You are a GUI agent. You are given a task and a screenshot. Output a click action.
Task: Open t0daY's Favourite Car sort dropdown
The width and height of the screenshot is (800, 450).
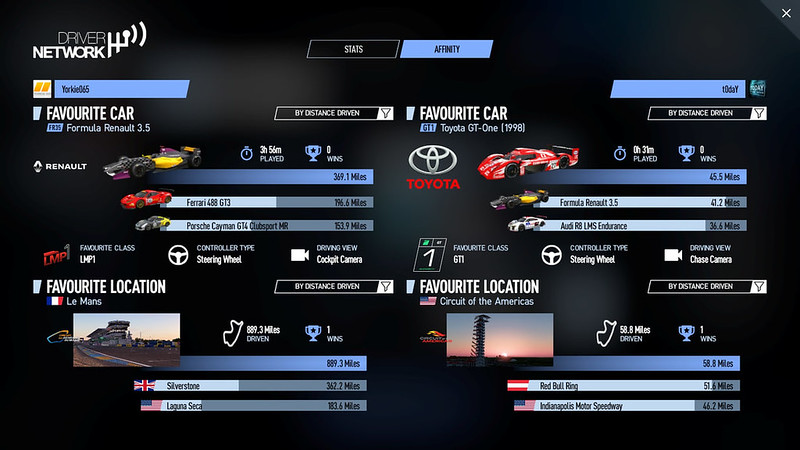pyautogui.click(x=707, y=114)
